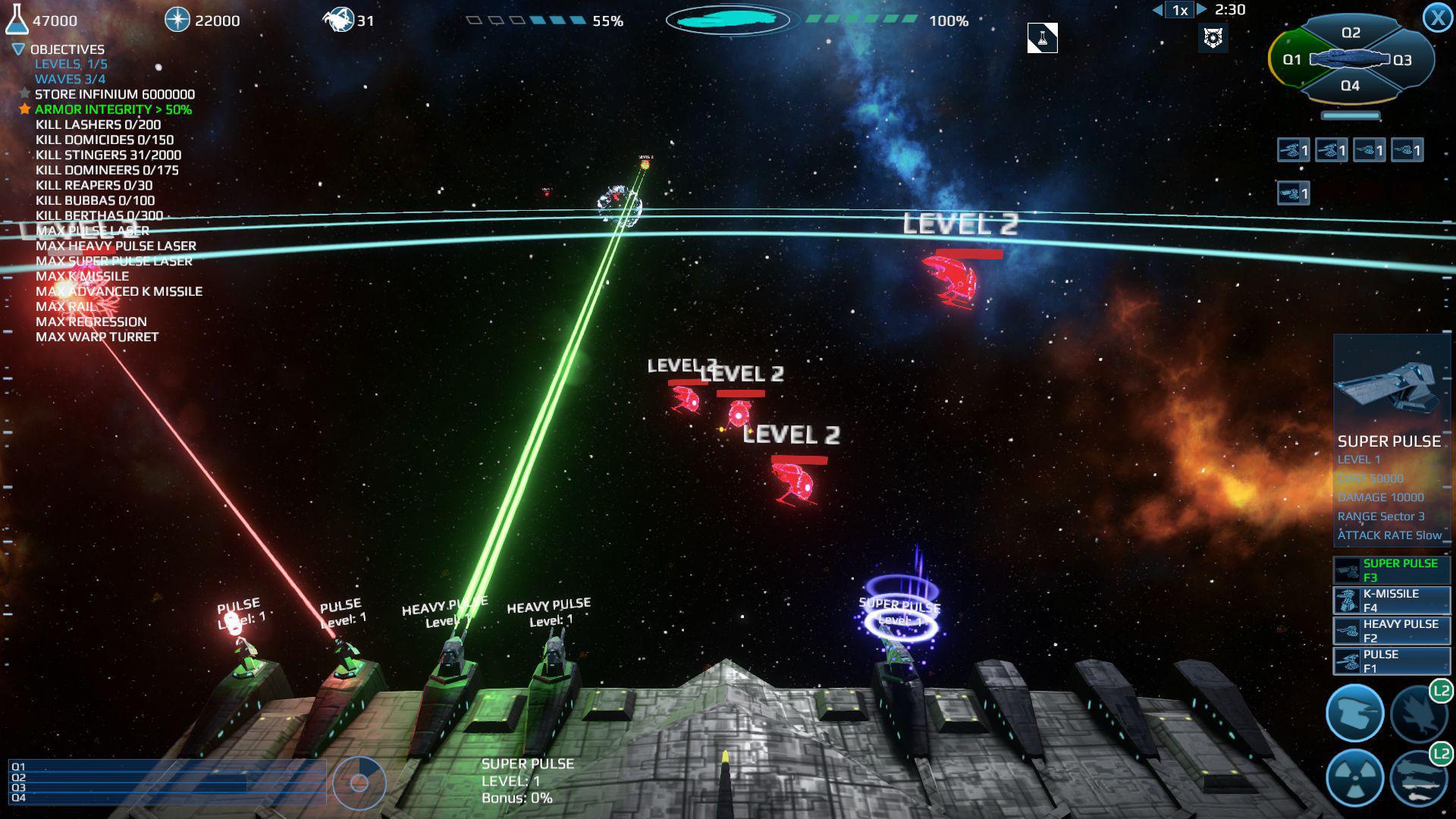Increase game speed with the right arrow

point(1203,11)
